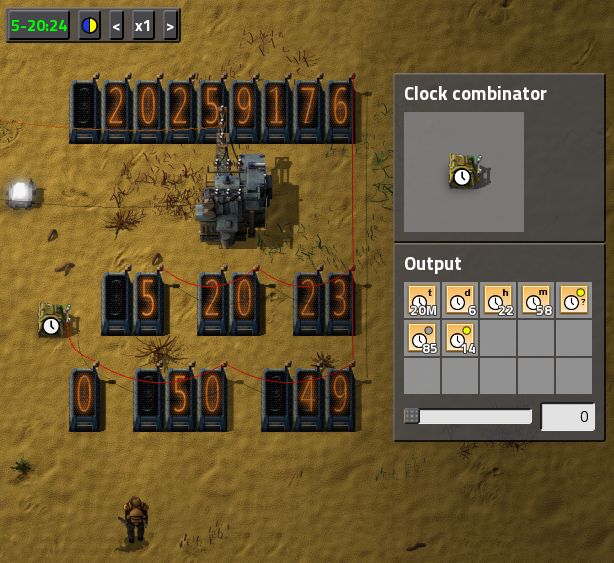Toggle the blue and yellow day-night icon
This screenshot has width=614, height=563.
(x=90, y=26)
